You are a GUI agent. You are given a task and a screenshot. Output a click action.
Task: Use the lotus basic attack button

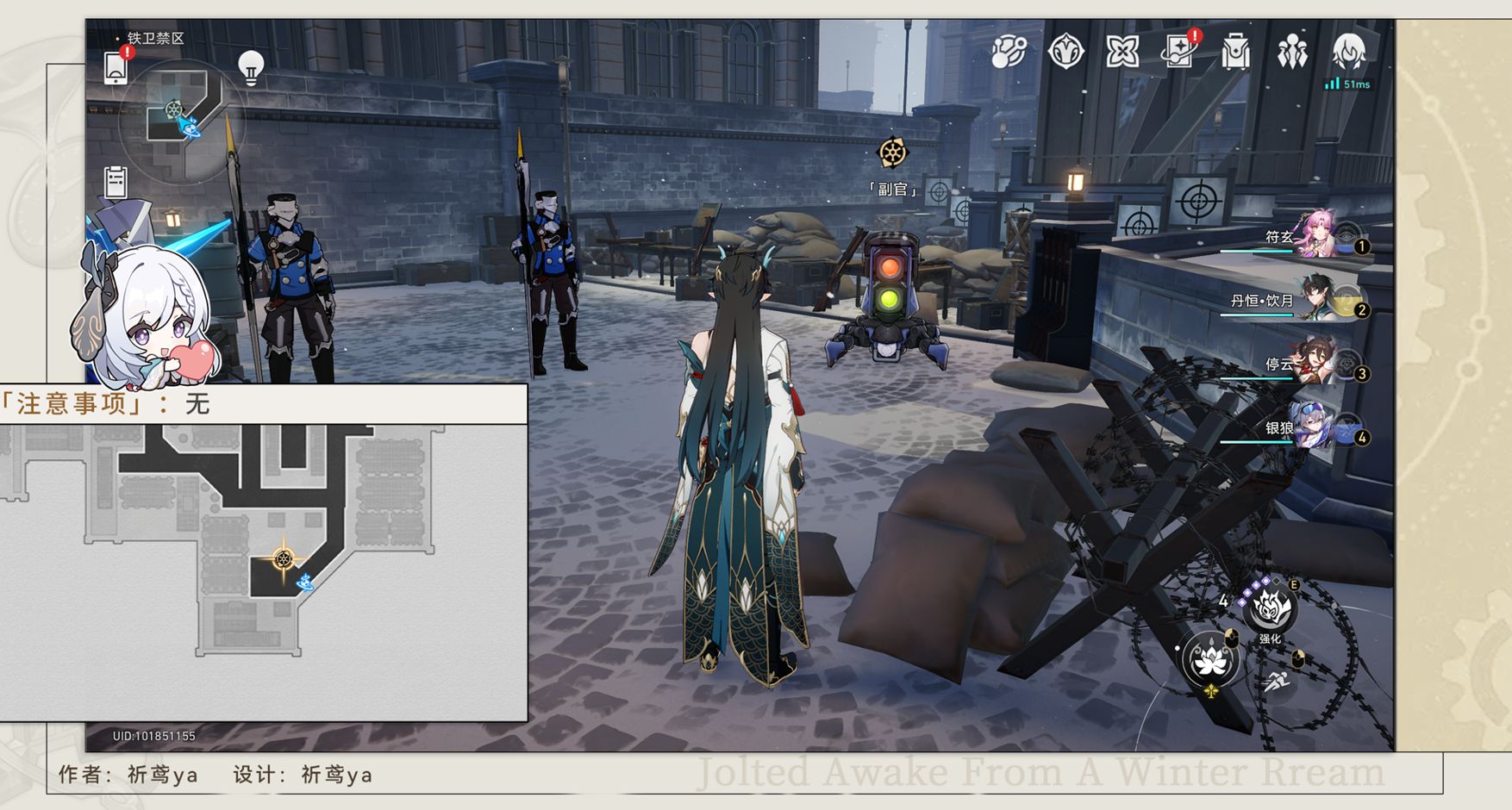click(1209, 660)
